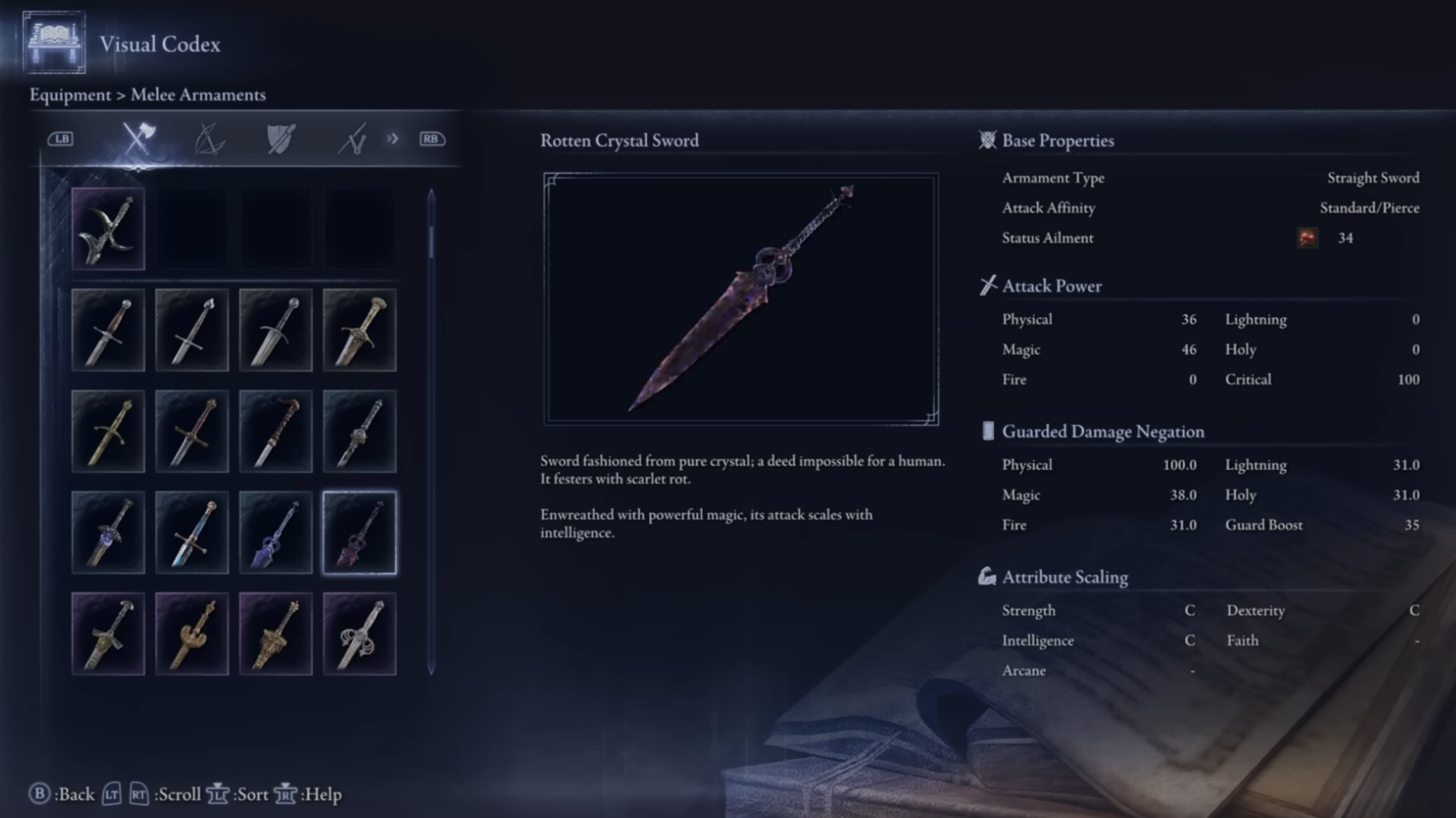Expand more weapon categories with the double-chevron

click(392, 139)
